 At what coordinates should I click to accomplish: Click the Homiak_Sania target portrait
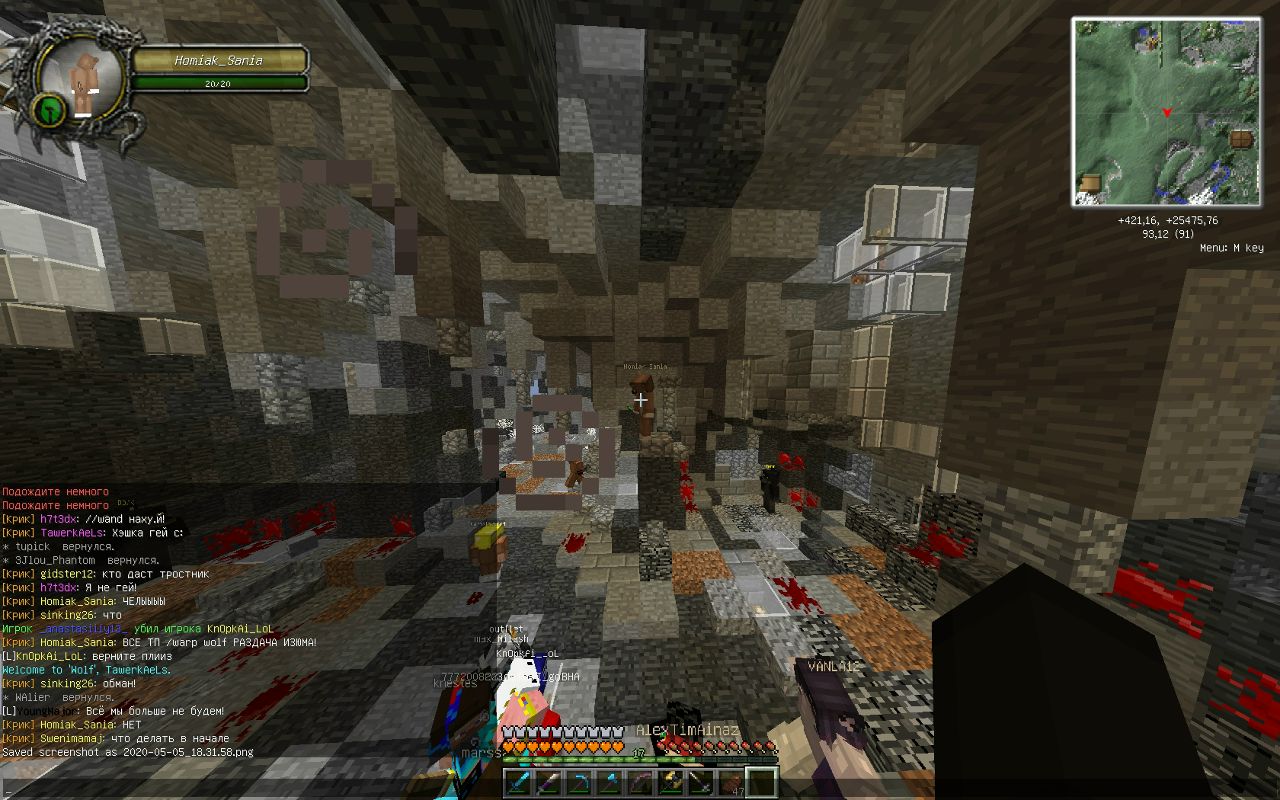(80, 83)
